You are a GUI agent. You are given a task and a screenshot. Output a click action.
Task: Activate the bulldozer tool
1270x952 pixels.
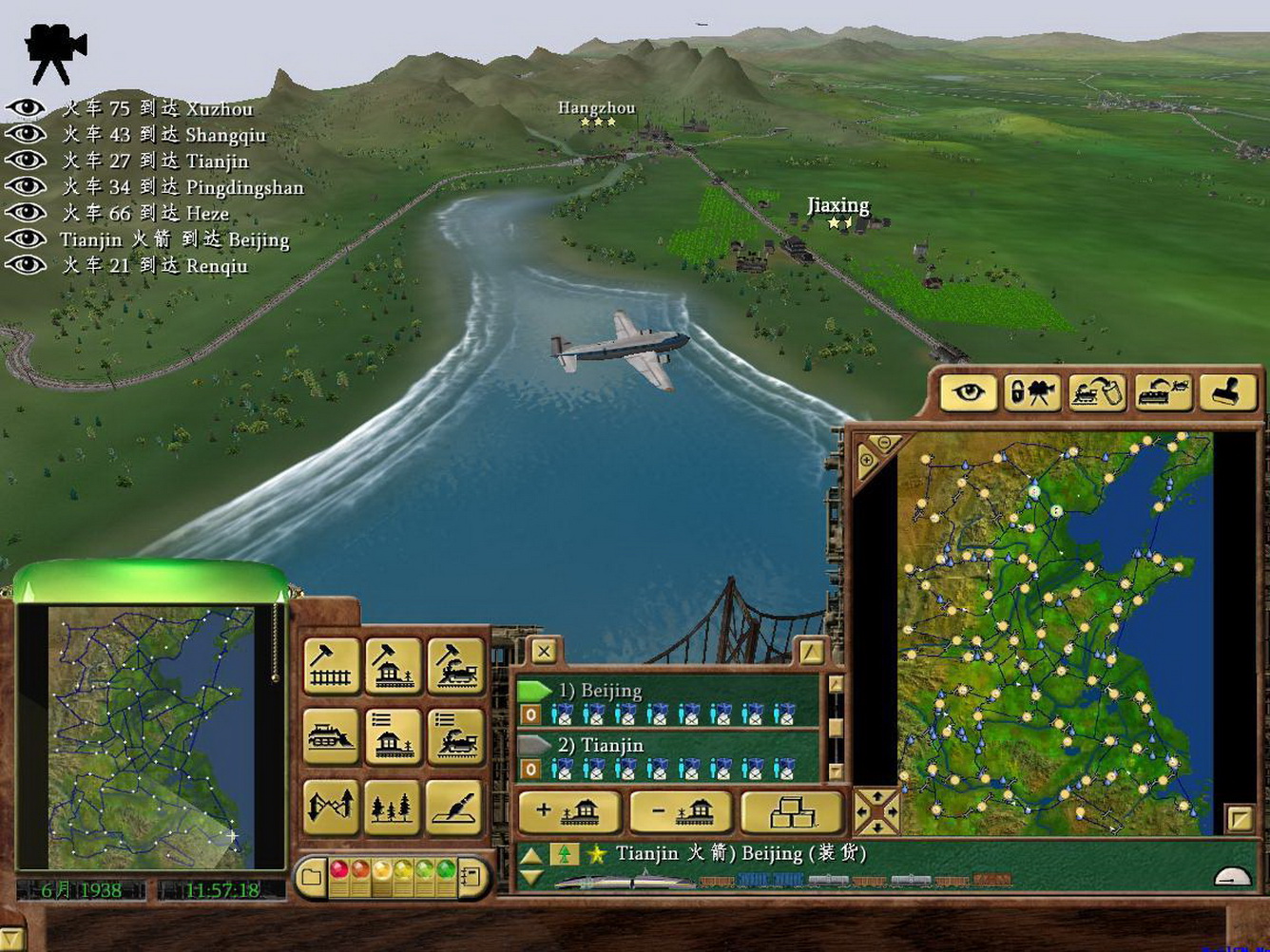332,735
